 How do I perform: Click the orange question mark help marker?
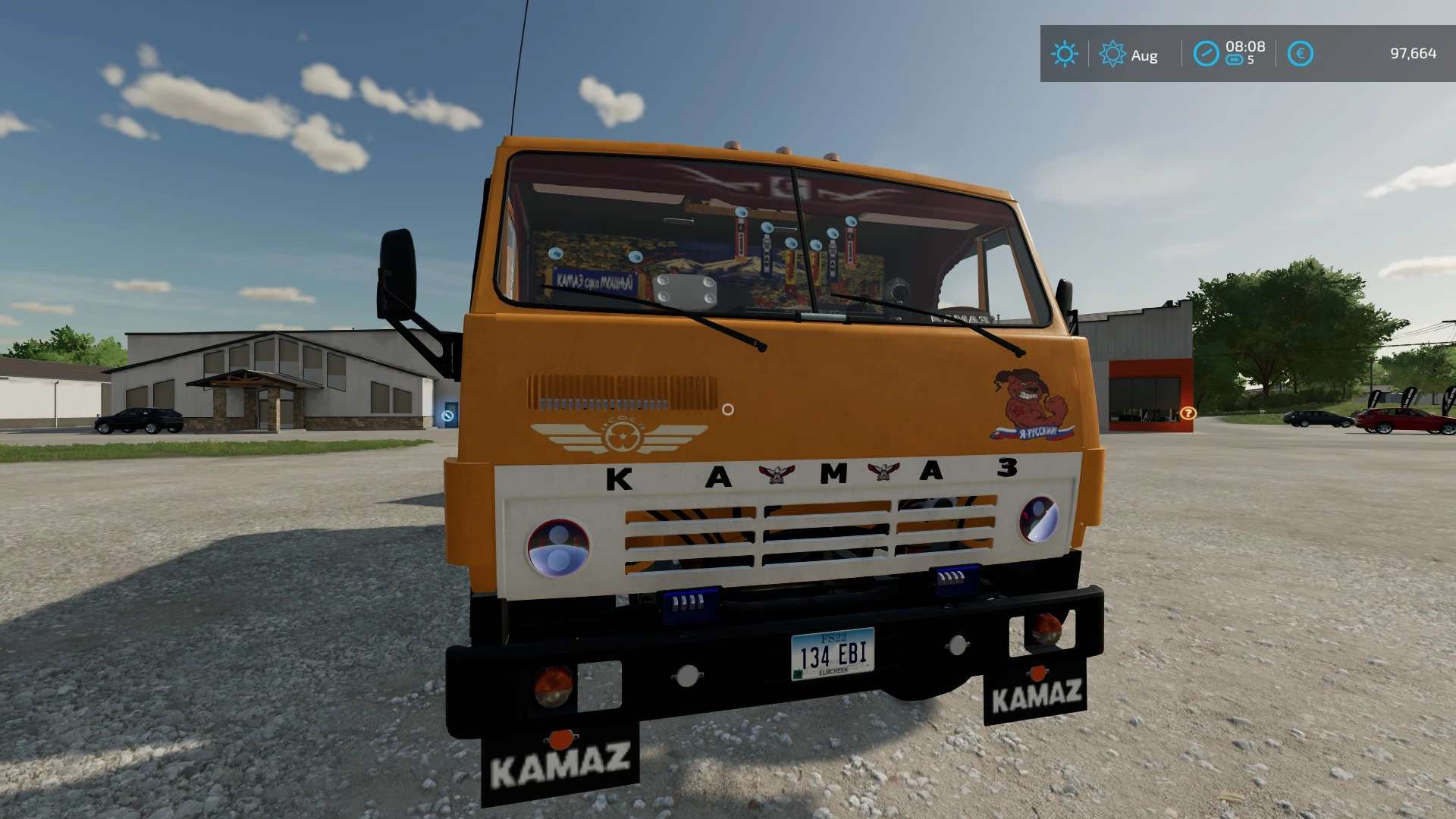pos(1188,413)
